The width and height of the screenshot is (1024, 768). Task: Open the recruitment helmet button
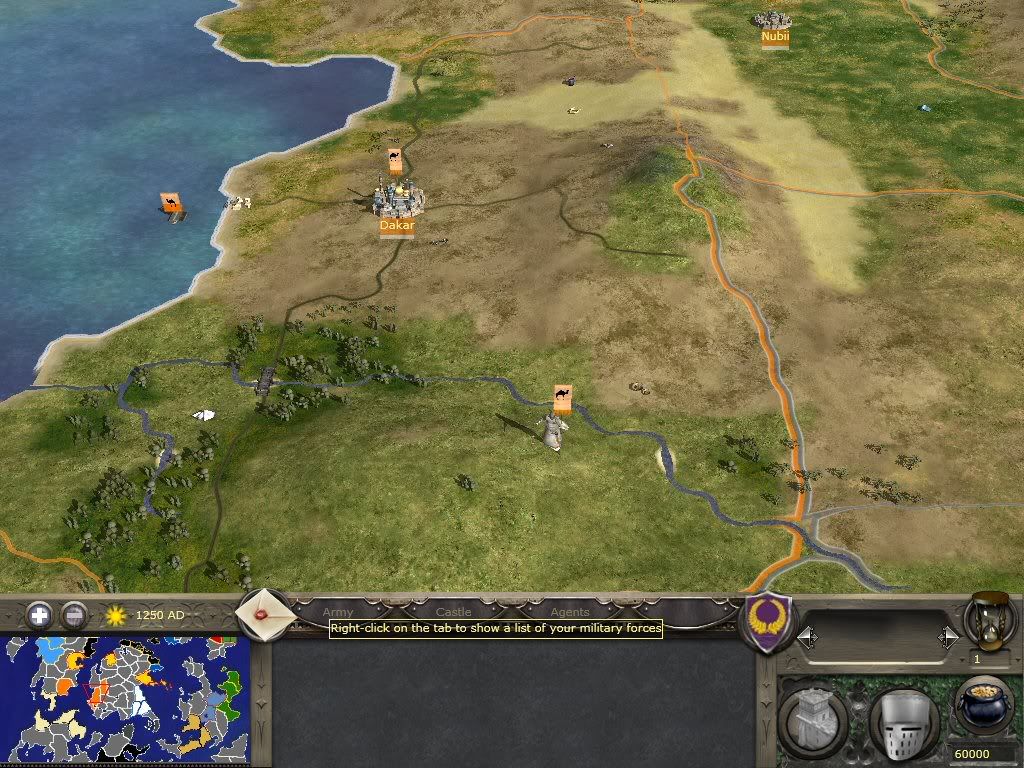pos(902,720)
